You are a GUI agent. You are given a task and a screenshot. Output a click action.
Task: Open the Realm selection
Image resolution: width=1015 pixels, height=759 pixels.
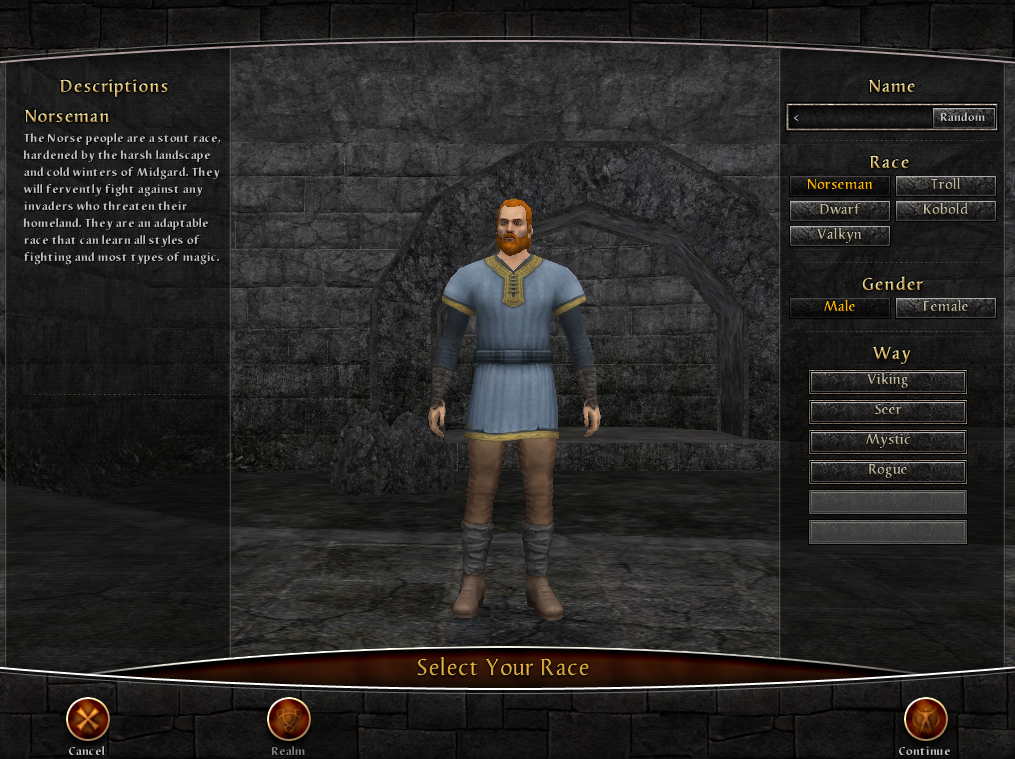click(x=288, y=719)
